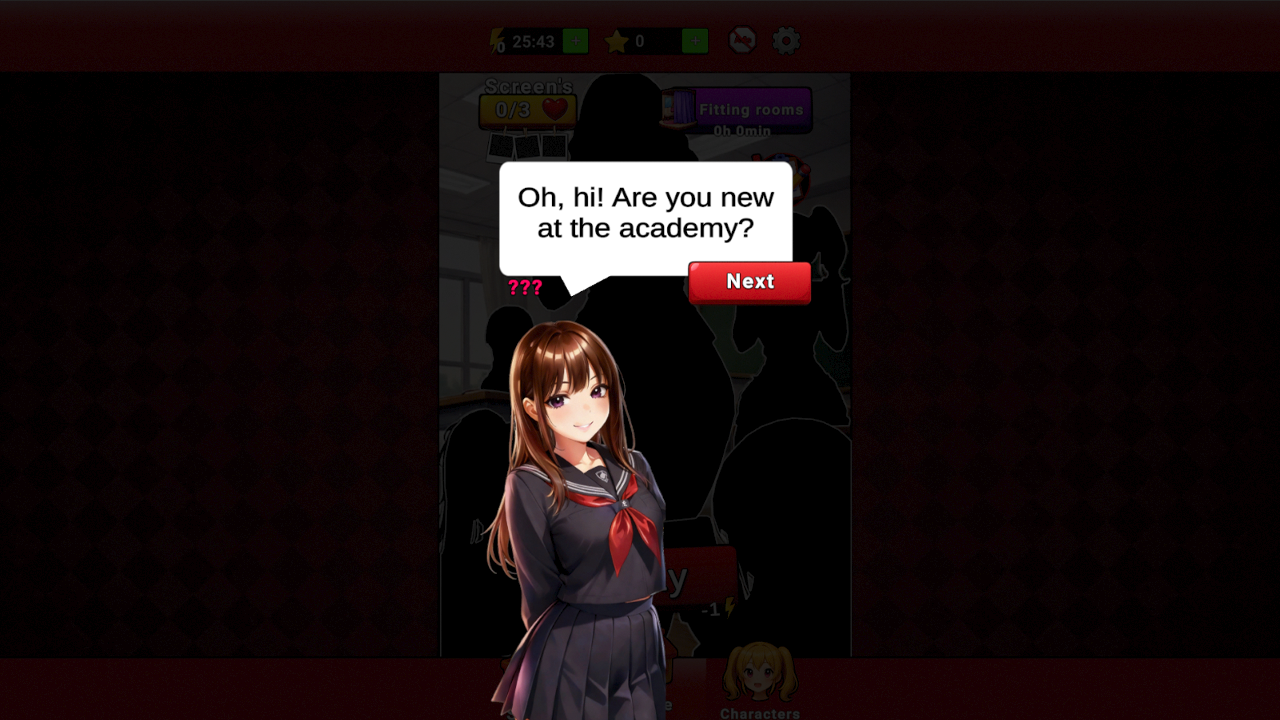Tap the no-ads stop sign icon
The image size is (1280, 720).
pyautogui.click(x=742, y=40)
